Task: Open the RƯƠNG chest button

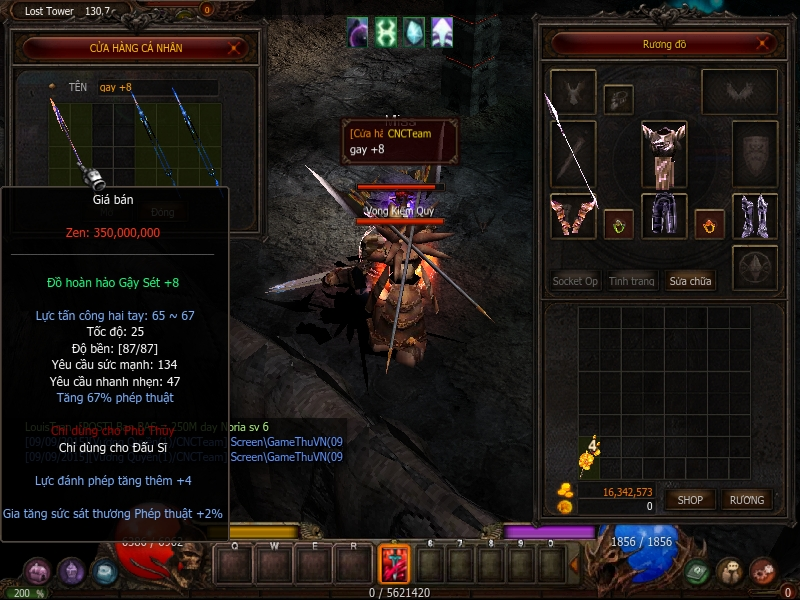Action: pos(746,499)
